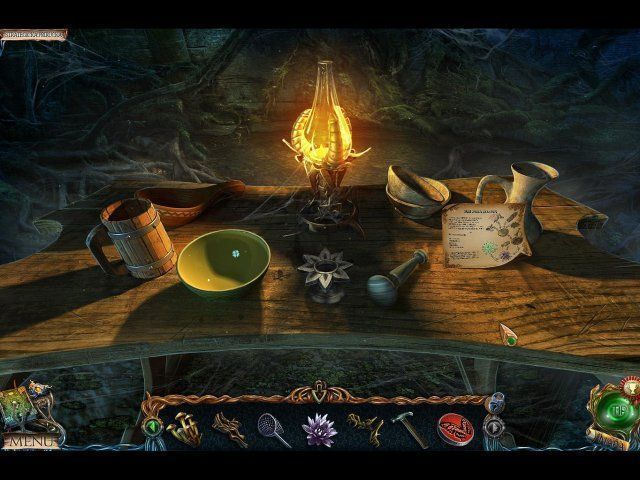Image resolution: width=640 pixels, height=480 pixels.
Task: Select the golden mushrooms in inventory
Action: (x=185, y=428)
